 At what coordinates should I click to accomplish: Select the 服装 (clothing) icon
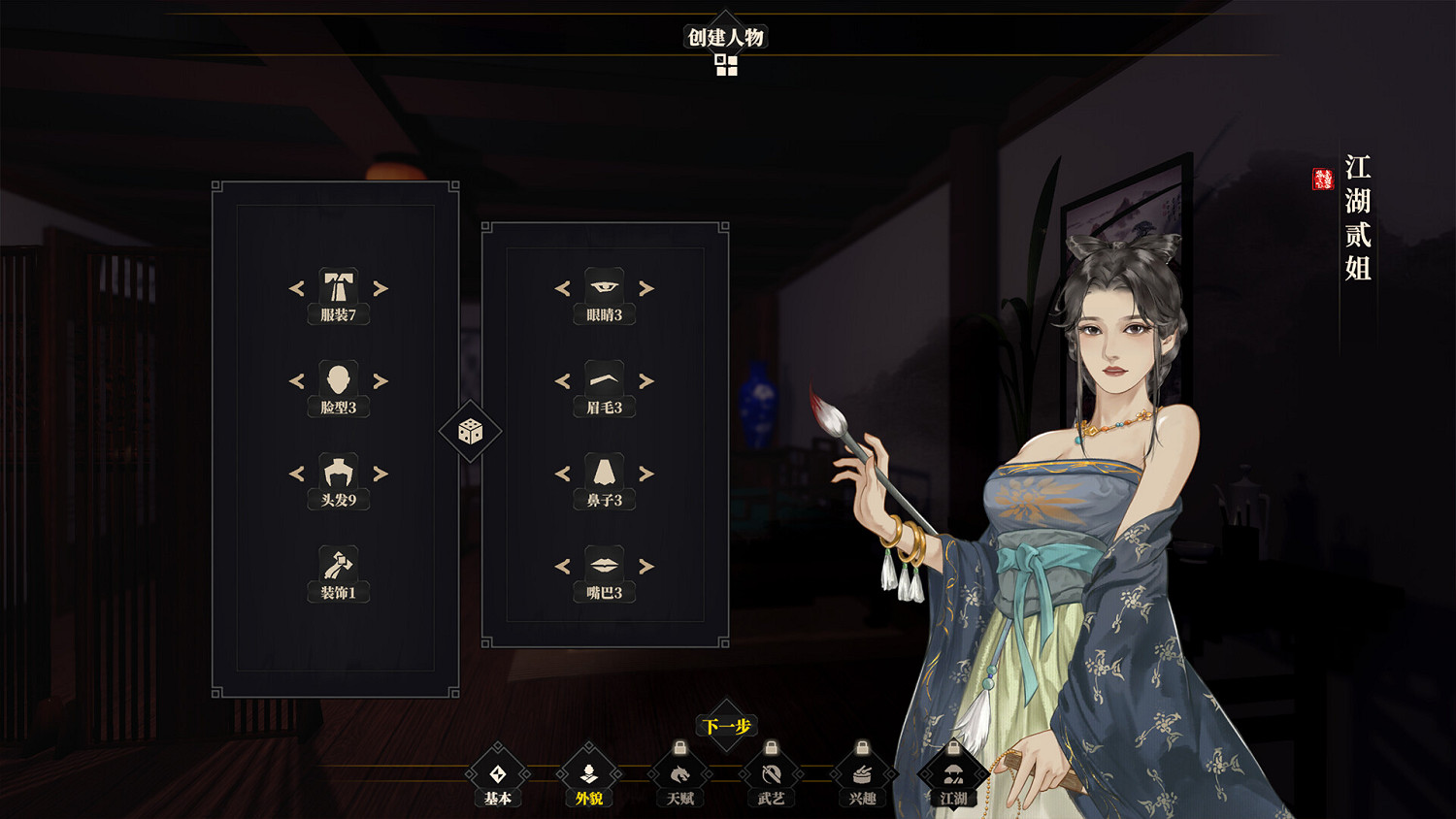point(338,284)
